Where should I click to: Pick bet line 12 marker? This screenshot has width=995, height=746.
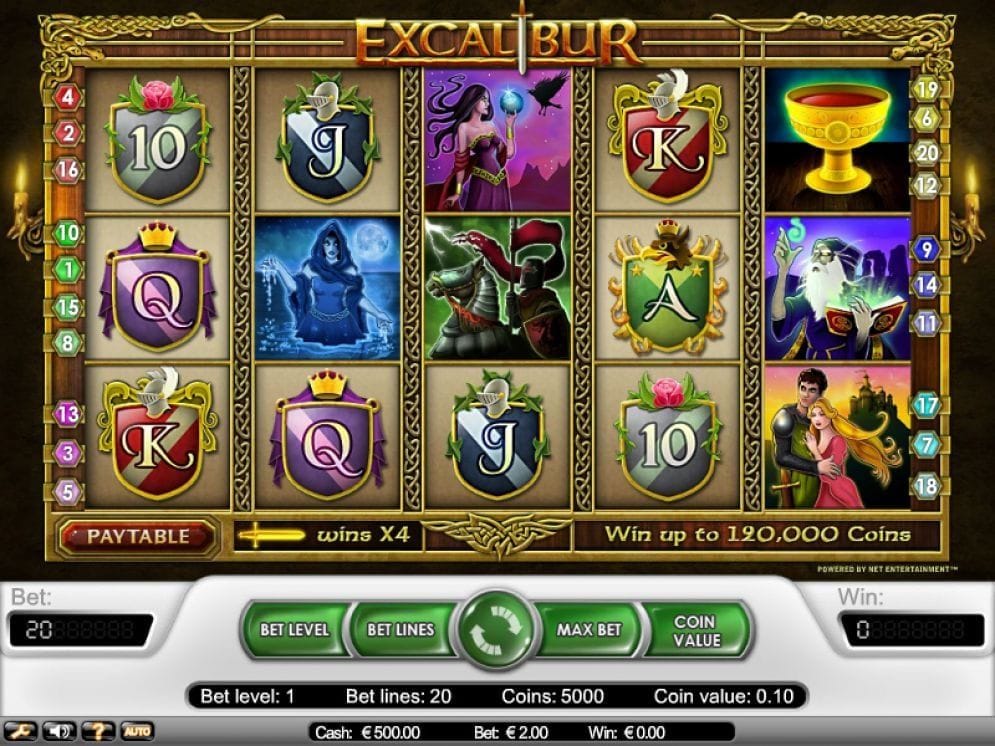tap(927, 185)
